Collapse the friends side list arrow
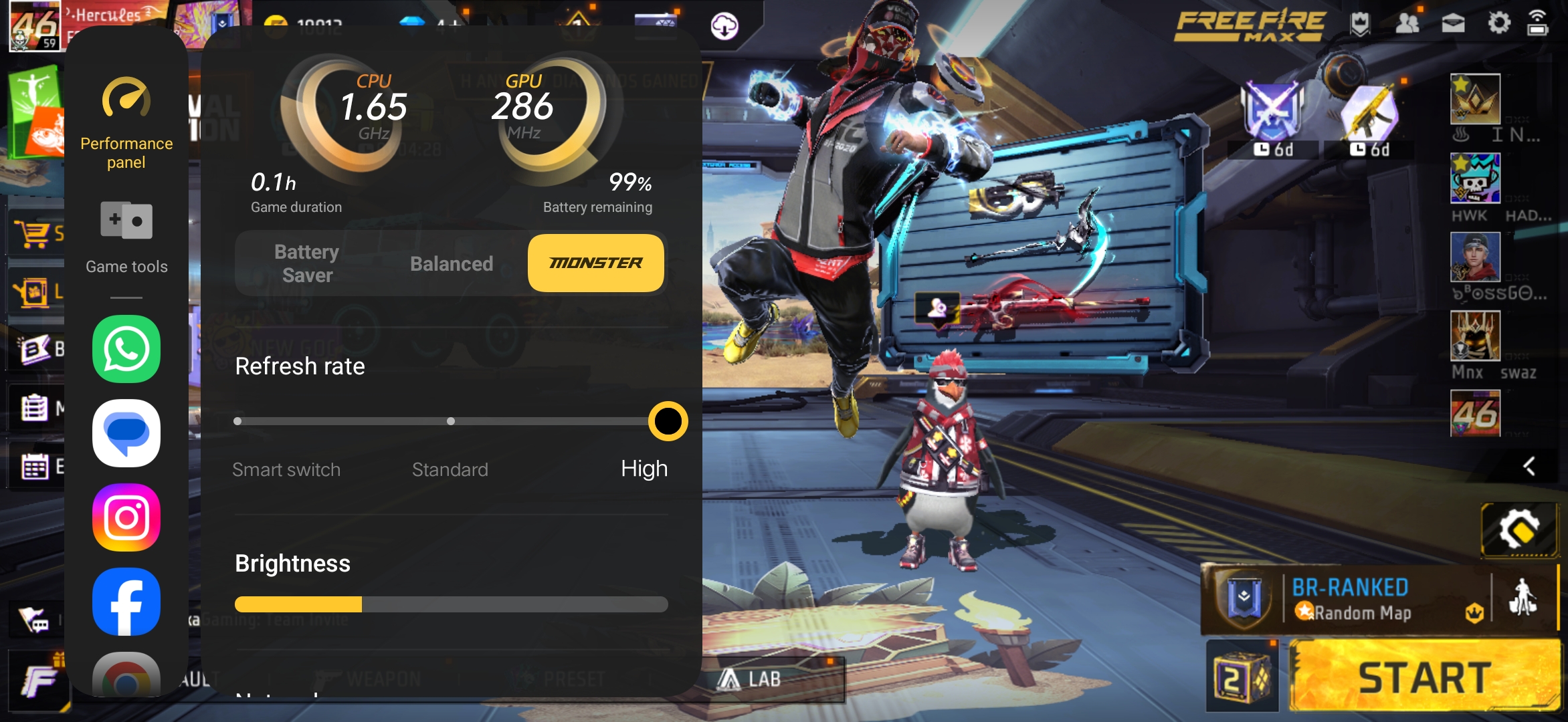 coord(1529,466)
